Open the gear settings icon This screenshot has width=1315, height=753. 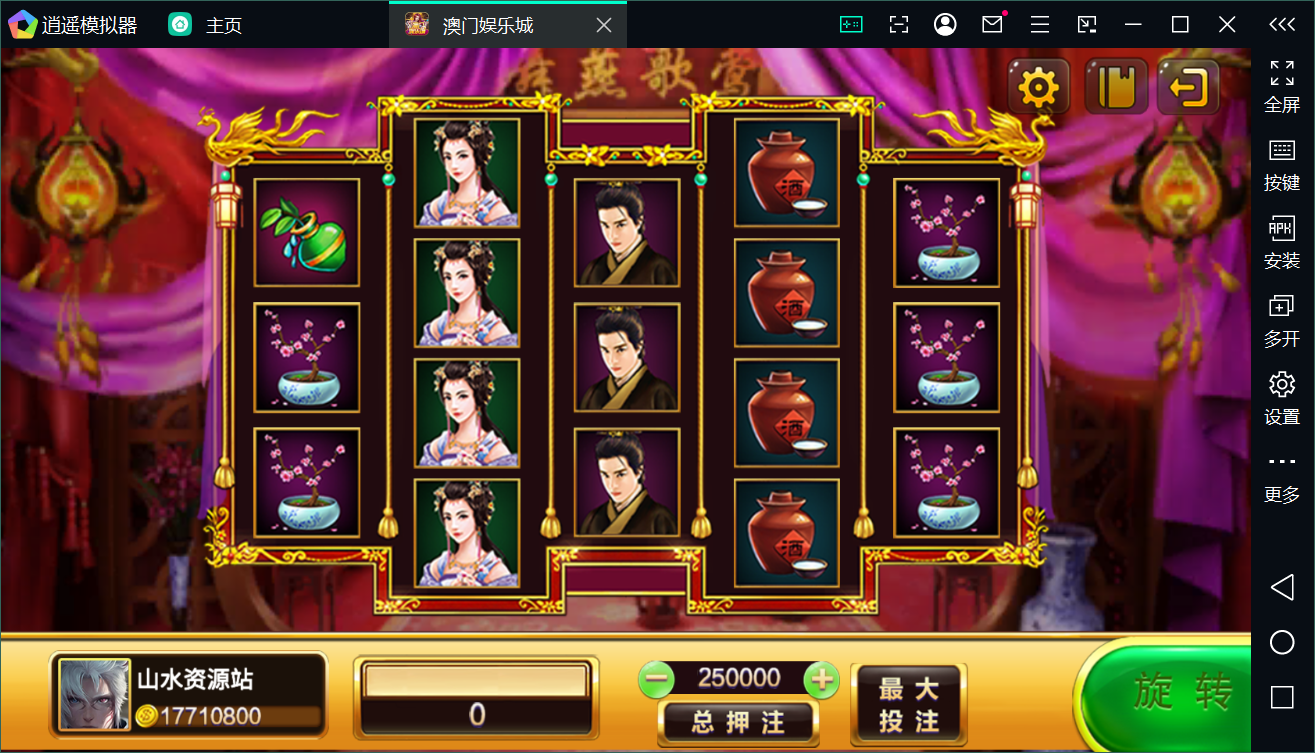1038,88
